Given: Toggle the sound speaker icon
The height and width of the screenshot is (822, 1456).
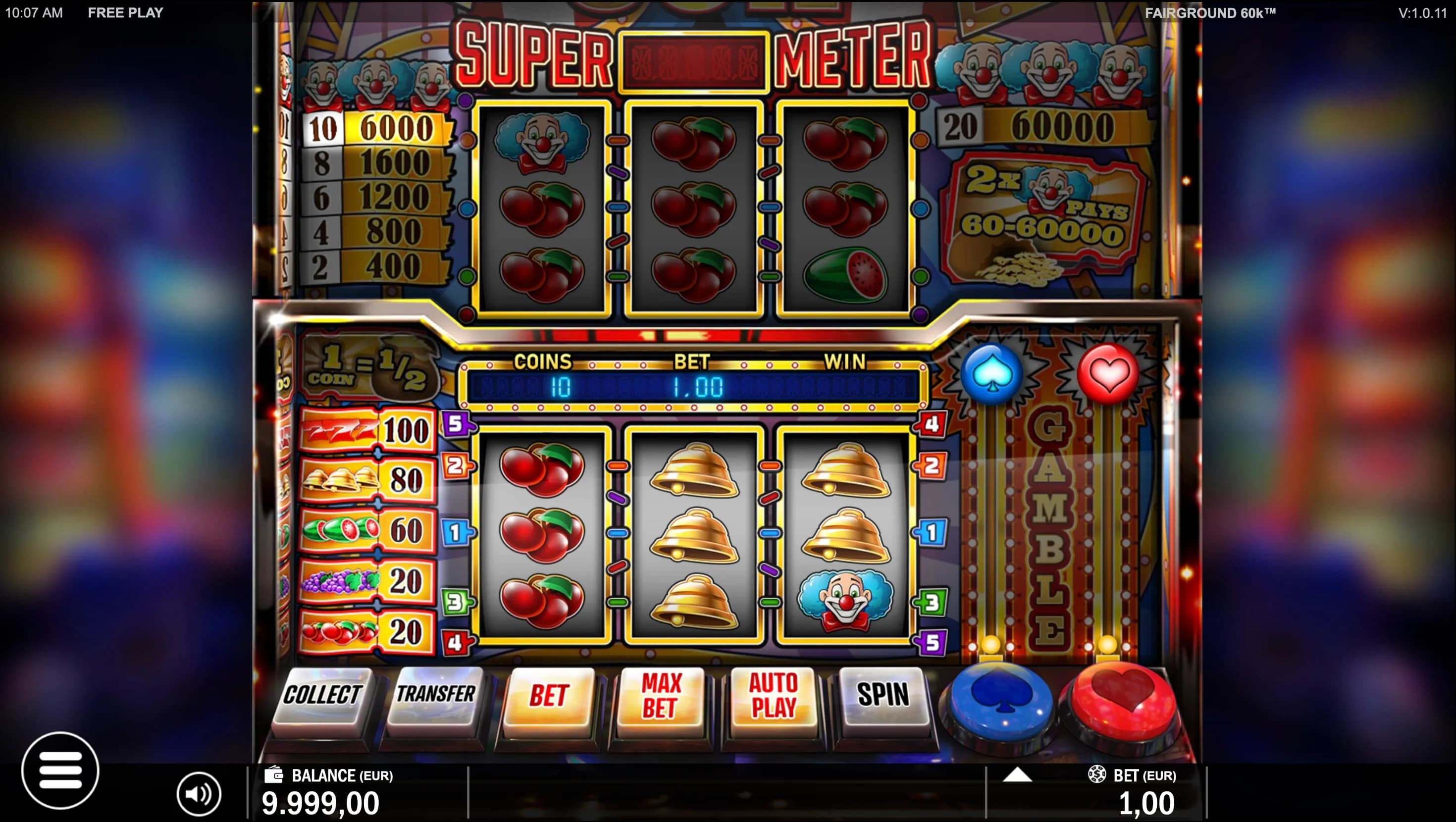Looking at the screenshot, I should (x=199, y=794).
